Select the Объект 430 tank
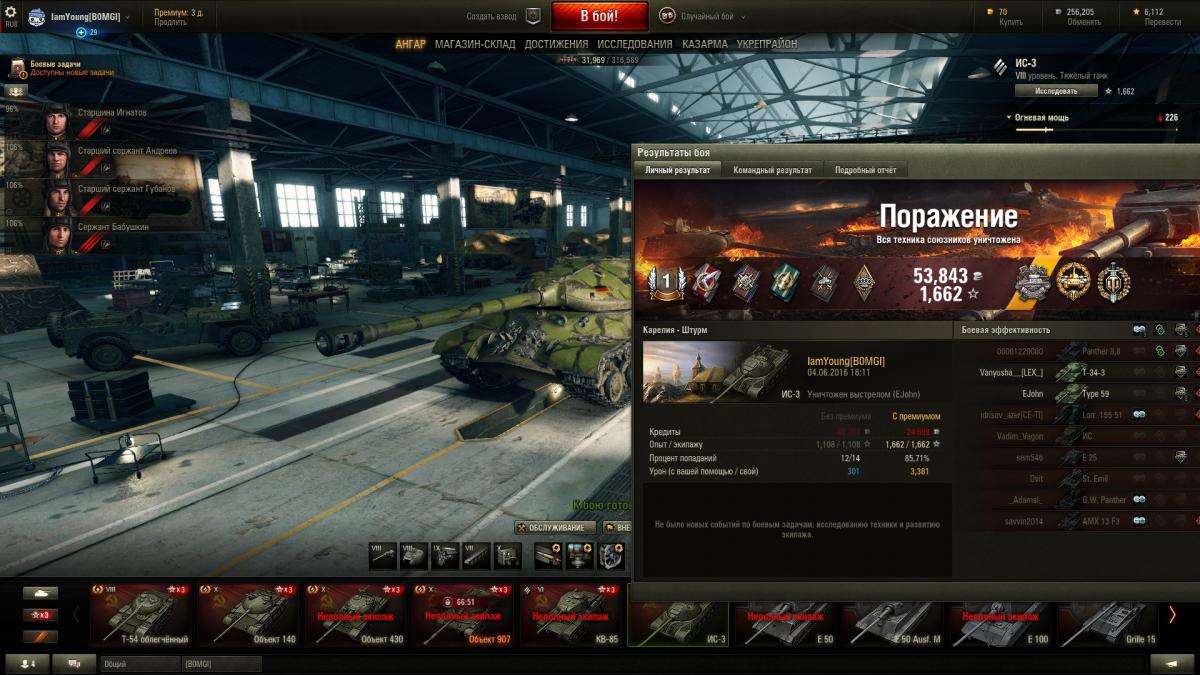The width and height of the screenshot is (1200, 675). tap(357, 615)
